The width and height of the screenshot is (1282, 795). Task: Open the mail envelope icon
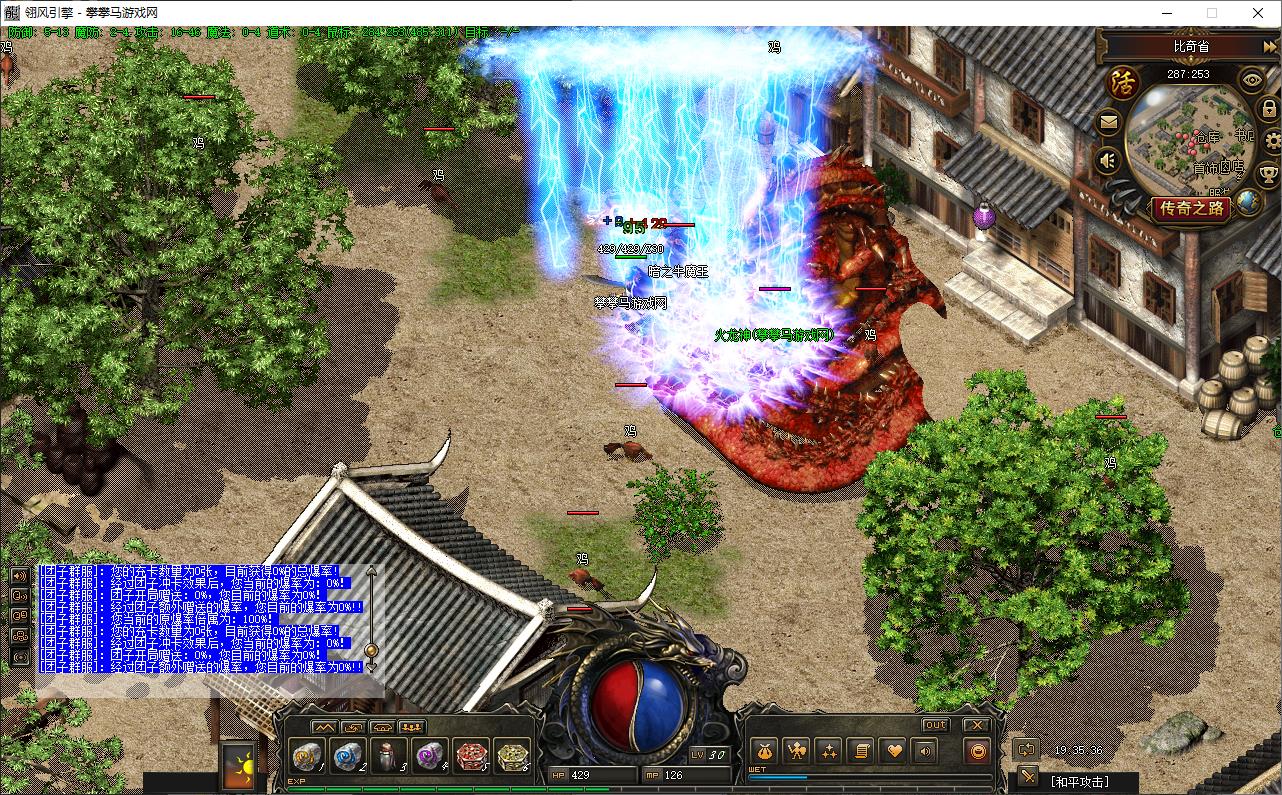pyautogui.click(x=1109, y=123)
